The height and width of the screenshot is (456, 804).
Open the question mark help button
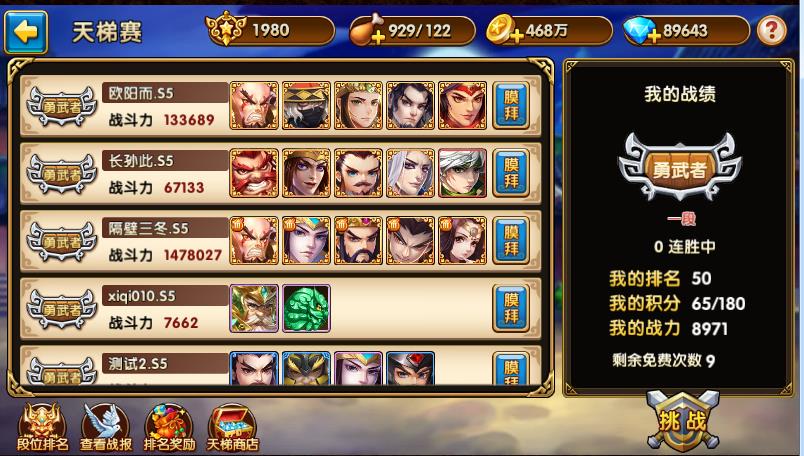[771, 31]
